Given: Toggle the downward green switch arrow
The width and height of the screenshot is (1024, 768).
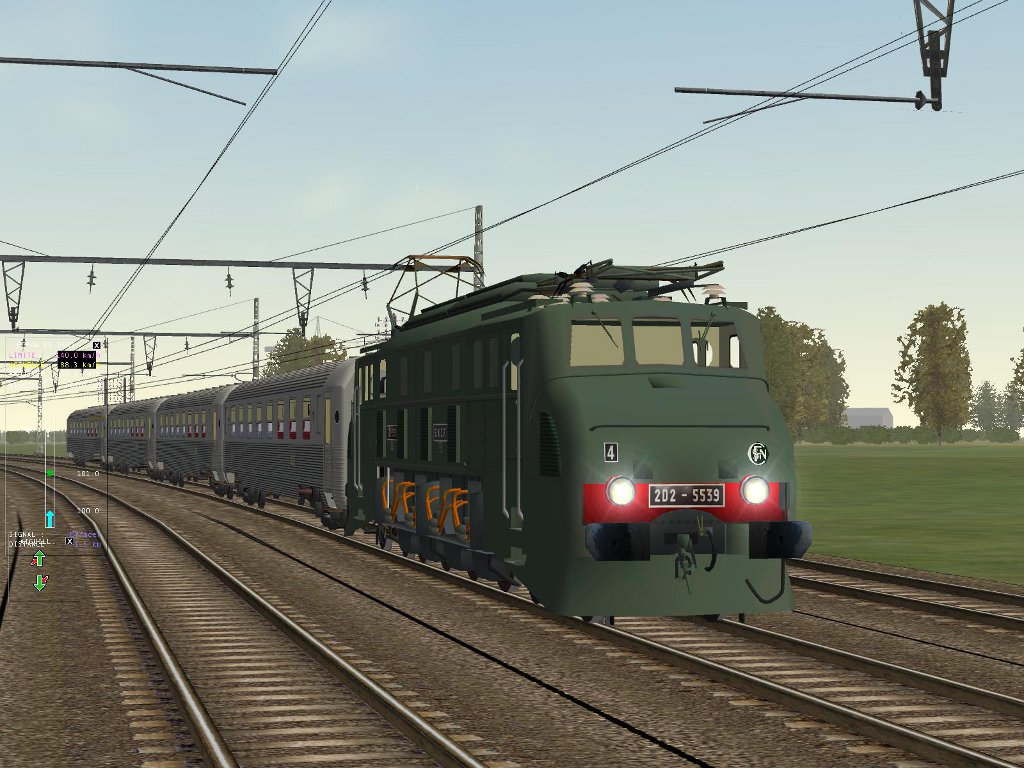Looking at the screenshot, I should tap(40, 581).
